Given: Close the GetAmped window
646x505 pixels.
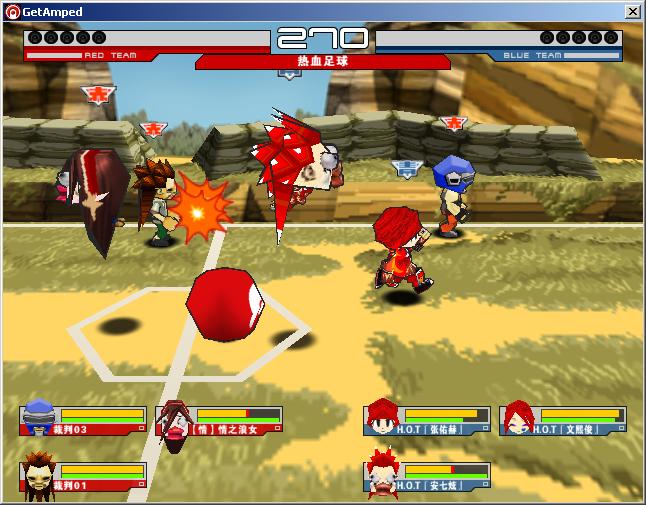Looking at the screenshot, I should 632,11.
